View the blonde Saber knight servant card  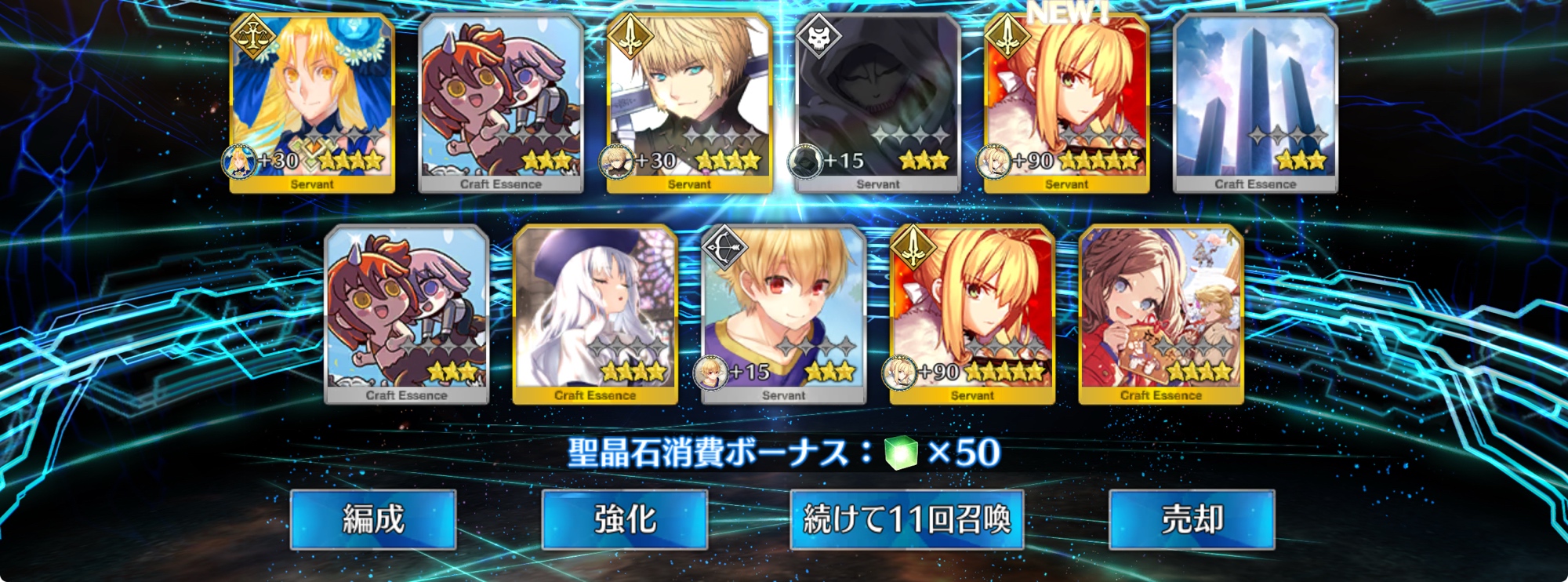tap(690, 104)
